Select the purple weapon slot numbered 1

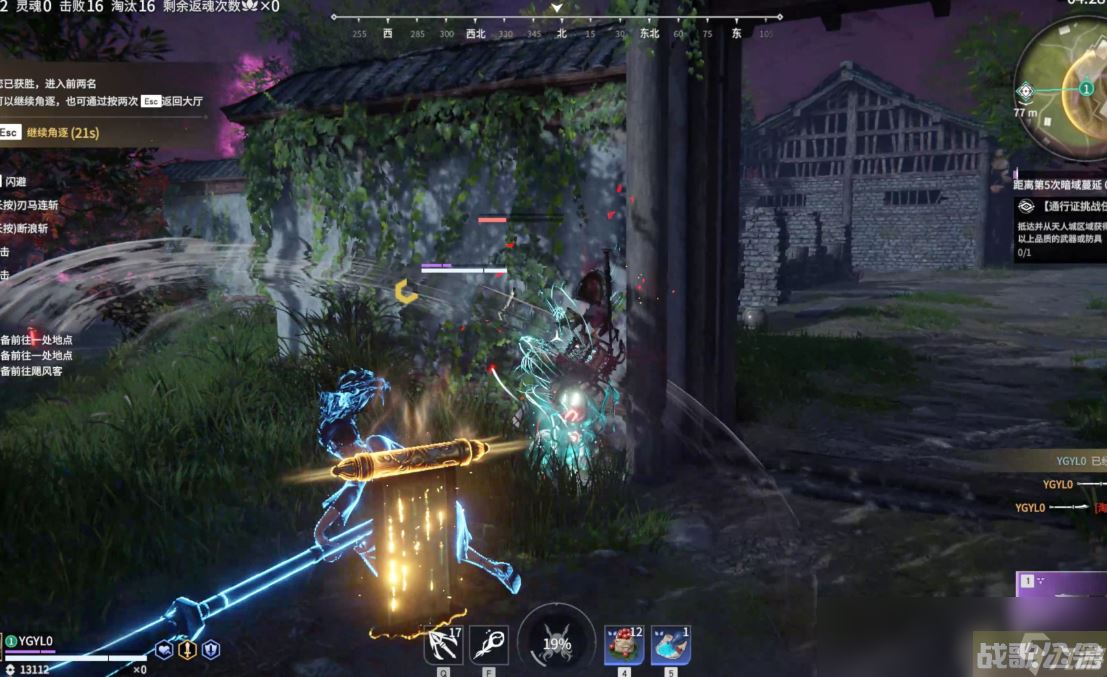1060,582
